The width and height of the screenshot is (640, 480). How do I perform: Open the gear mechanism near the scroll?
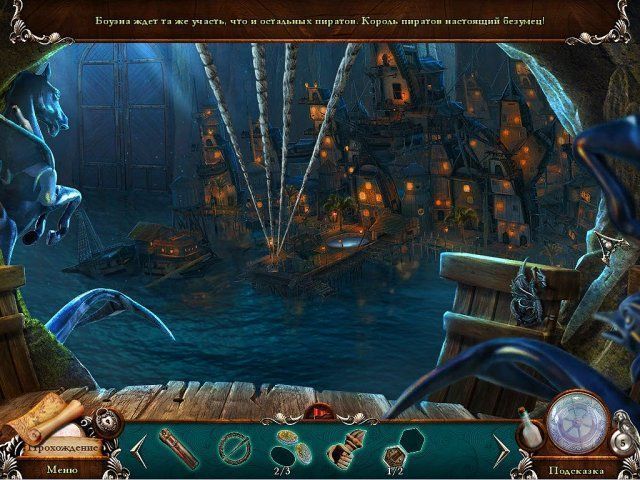coord(106,421)
